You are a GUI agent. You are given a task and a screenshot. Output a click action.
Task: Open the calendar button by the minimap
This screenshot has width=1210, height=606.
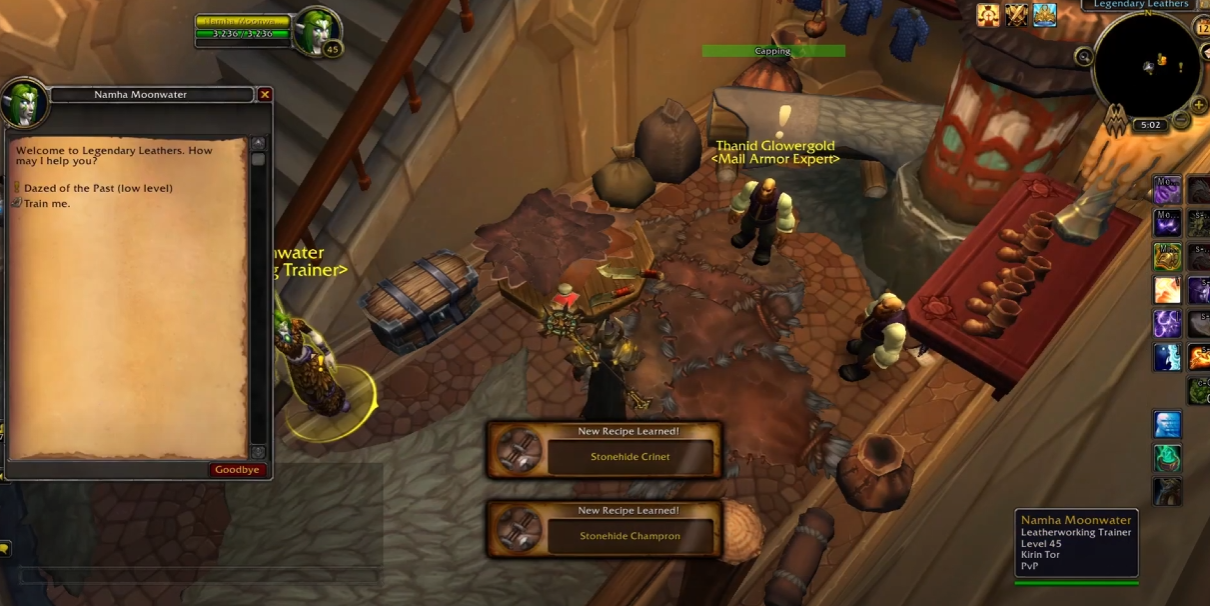(1202, 27)
